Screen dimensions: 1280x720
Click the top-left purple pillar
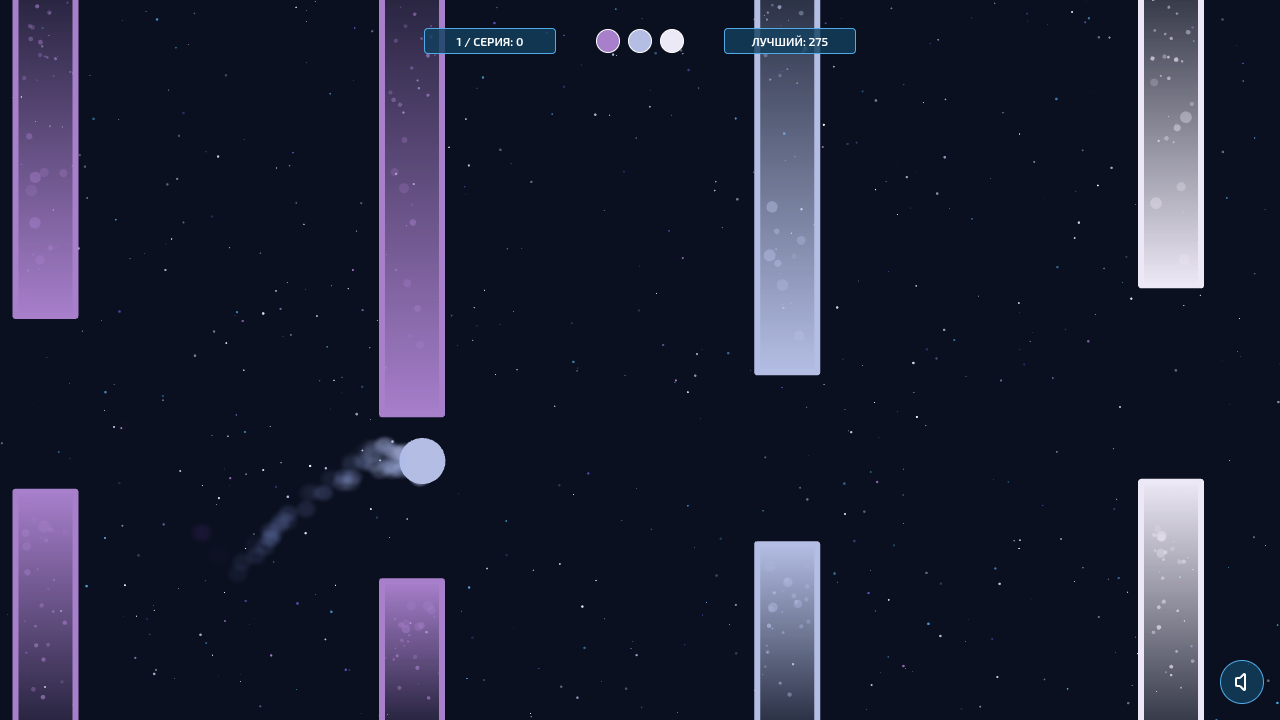(x=45, y=160)
